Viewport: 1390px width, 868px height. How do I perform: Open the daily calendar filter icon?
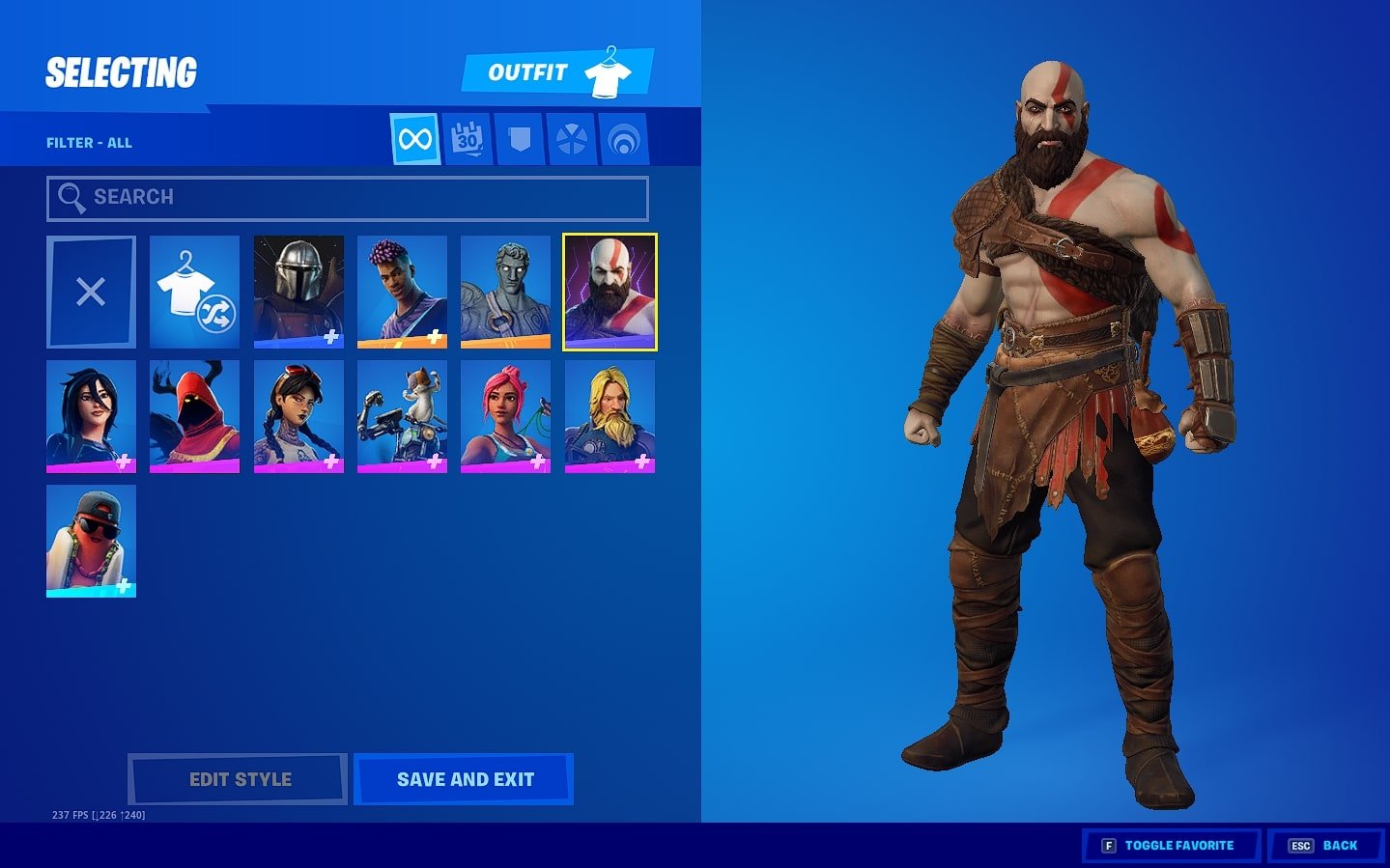click(467, 137)
